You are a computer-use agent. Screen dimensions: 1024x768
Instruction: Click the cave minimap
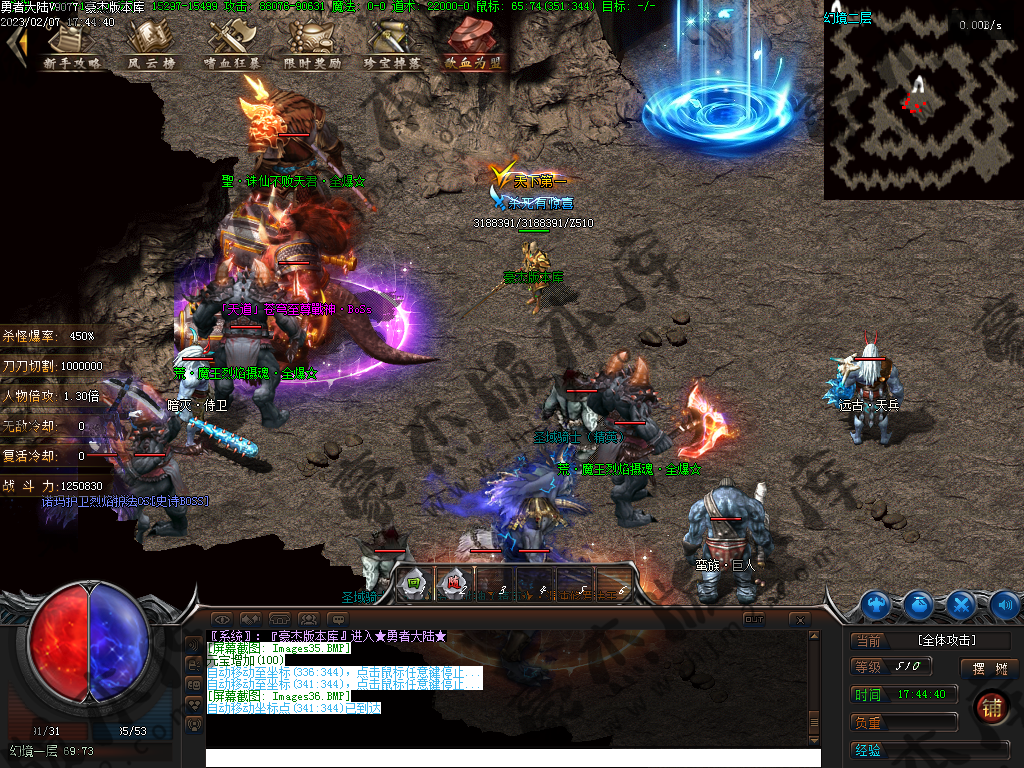click(921, 100)
